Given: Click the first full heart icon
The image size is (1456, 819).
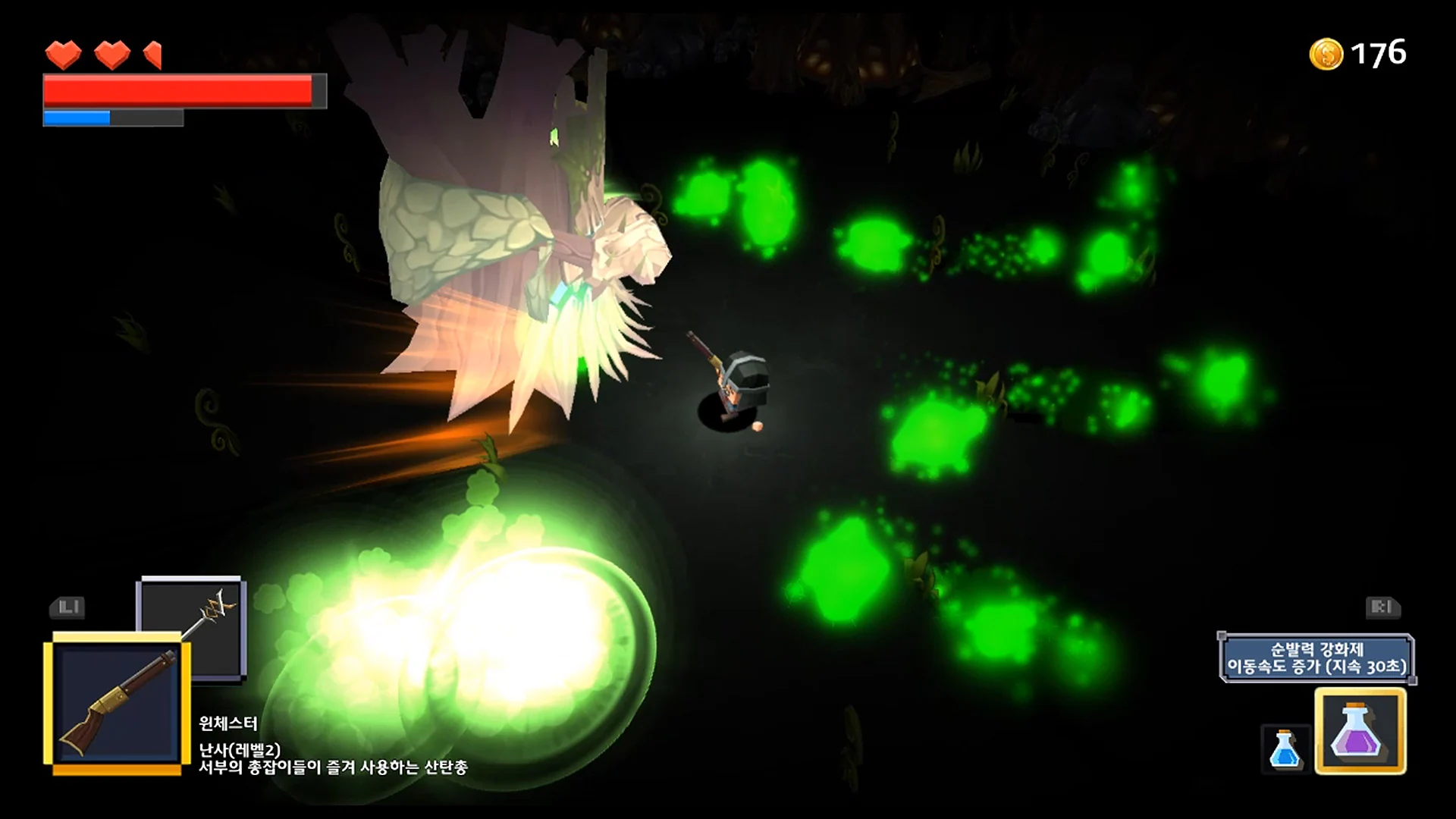Looking at the screenshot, I should (x=64, y=55).
